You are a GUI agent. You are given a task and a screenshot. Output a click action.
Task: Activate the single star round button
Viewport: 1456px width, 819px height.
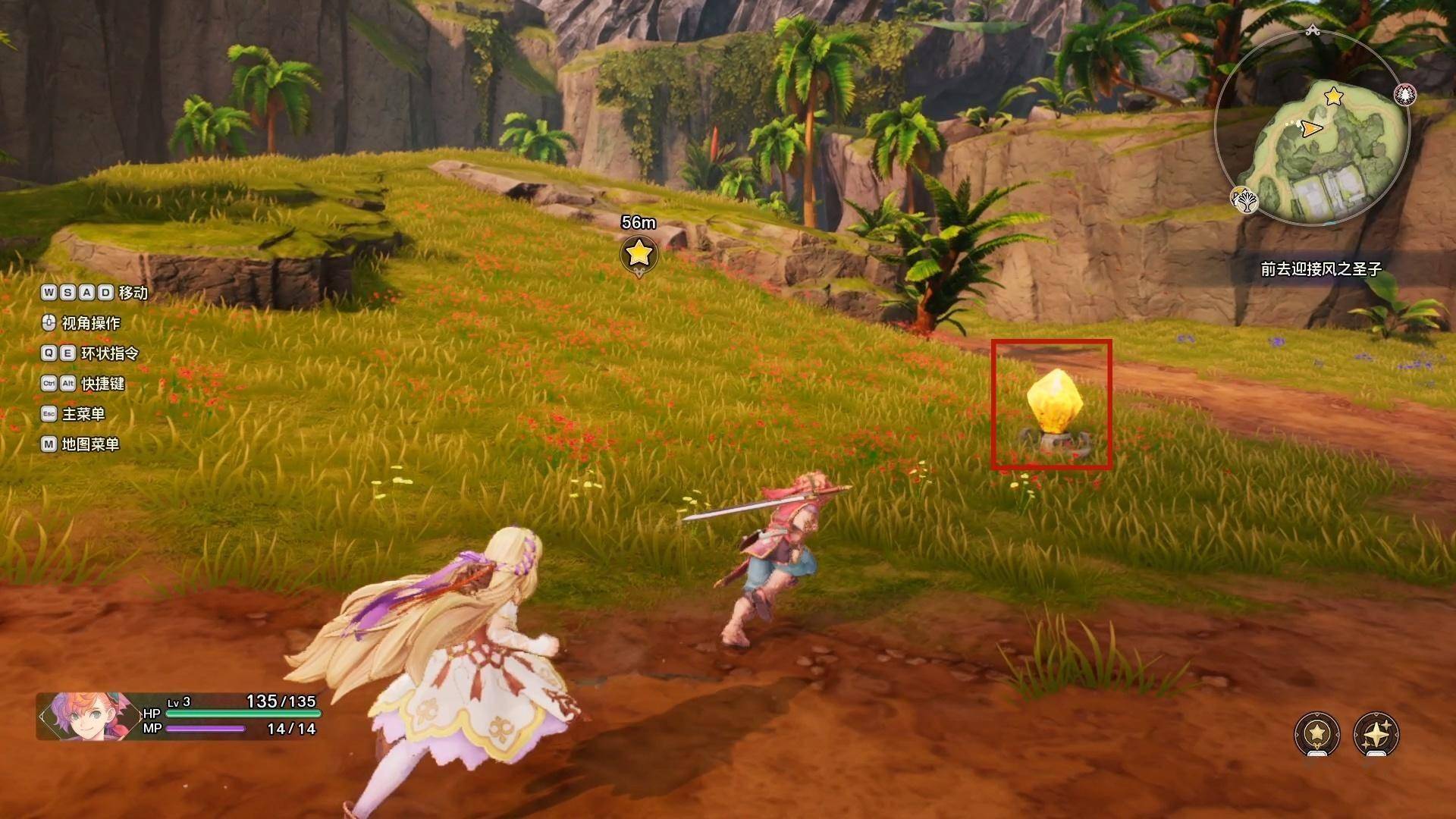point(1317,733)
